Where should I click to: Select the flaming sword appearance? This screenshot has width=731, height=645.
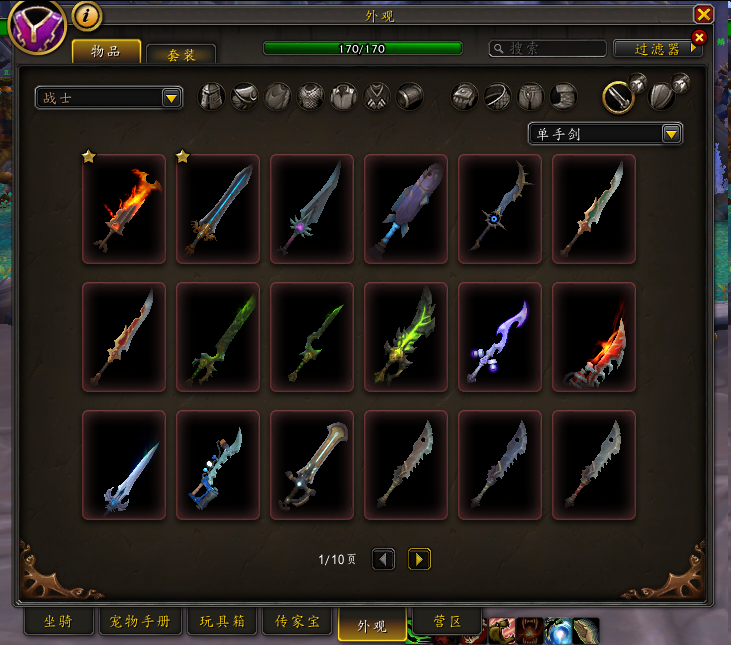tap(124, 209)
